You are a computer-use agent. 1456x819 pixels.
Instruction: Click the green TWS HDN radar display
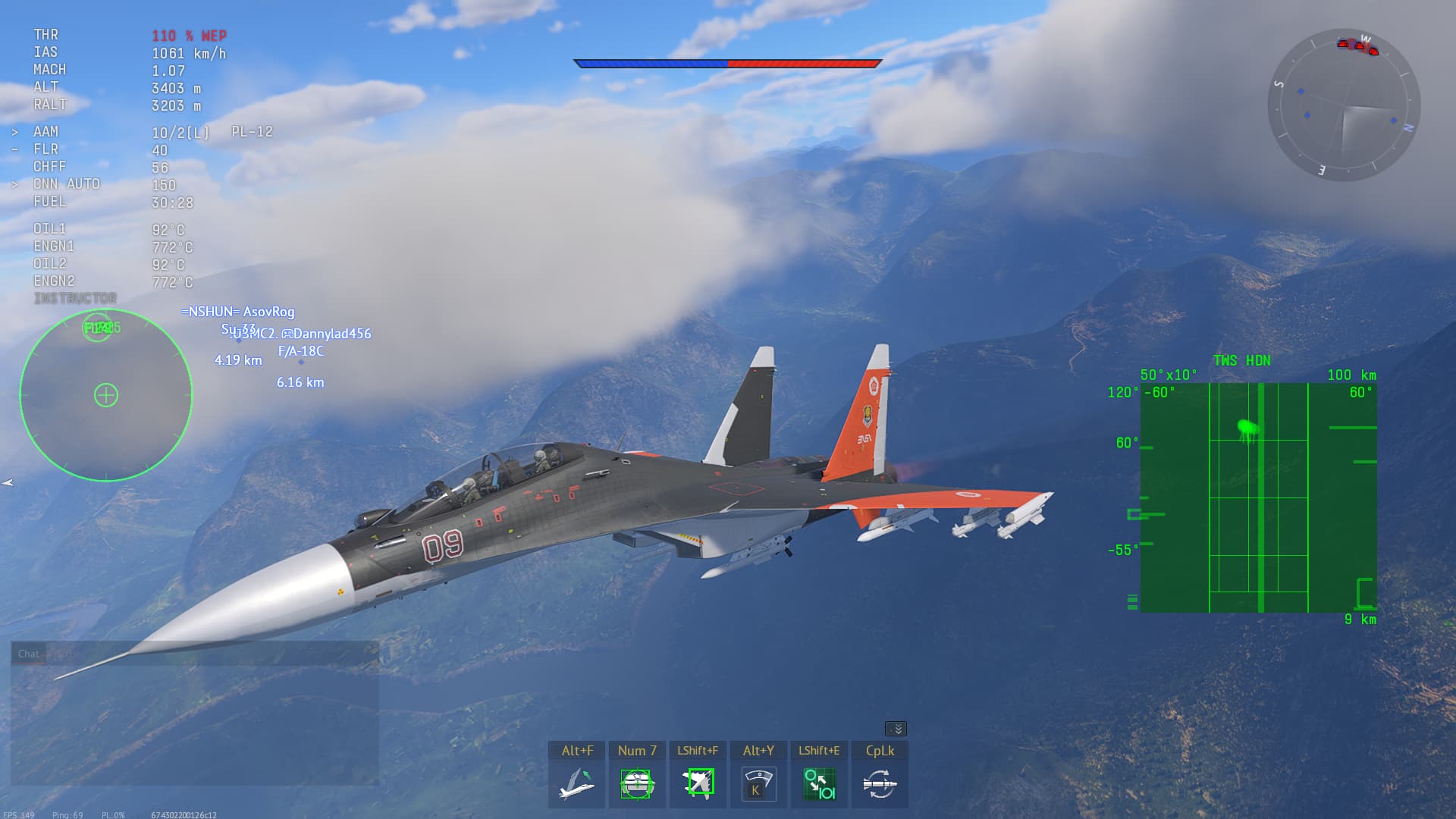[x=1258, y=497]
